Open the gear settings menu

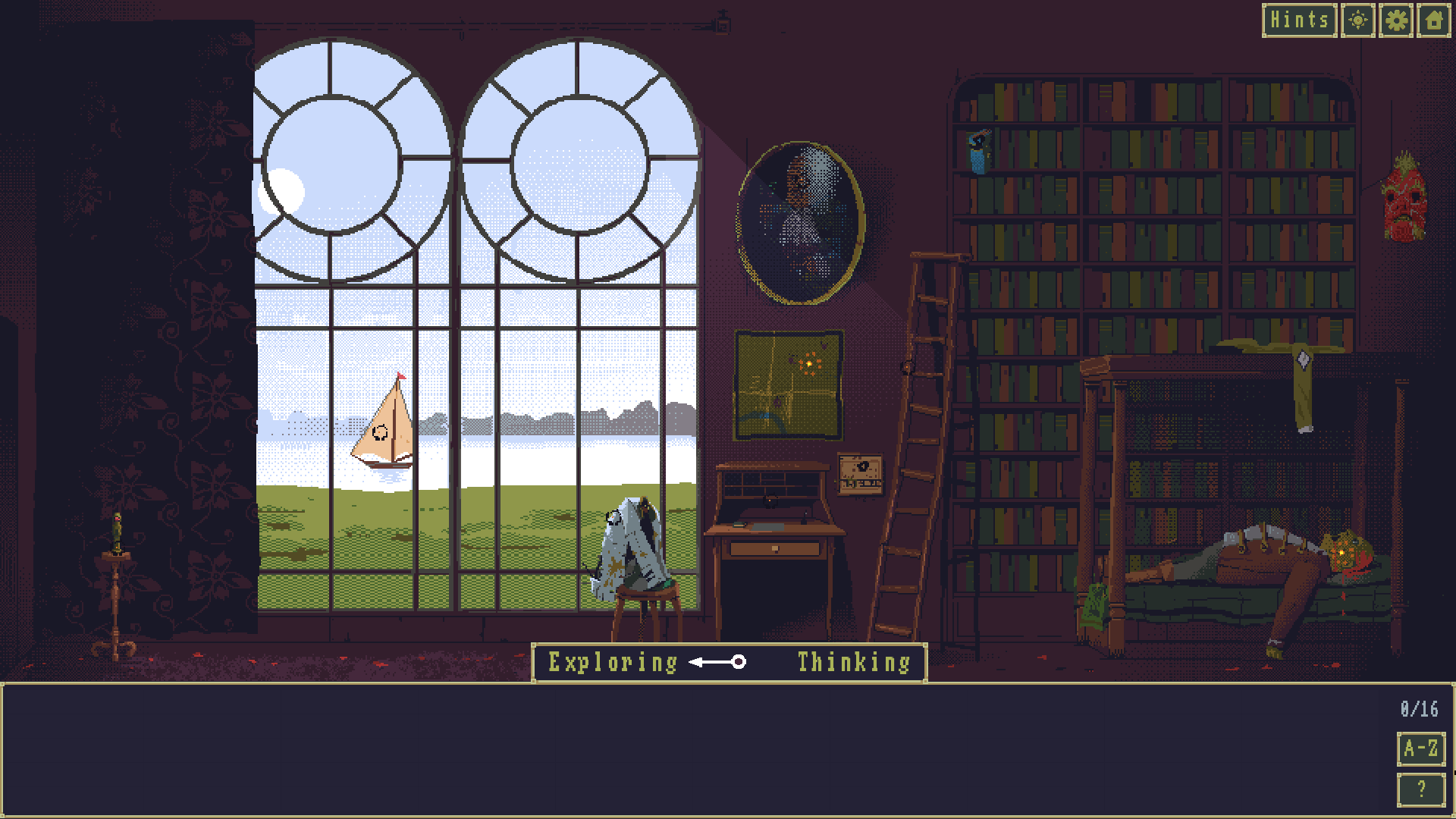click(x=1396, y=20)
